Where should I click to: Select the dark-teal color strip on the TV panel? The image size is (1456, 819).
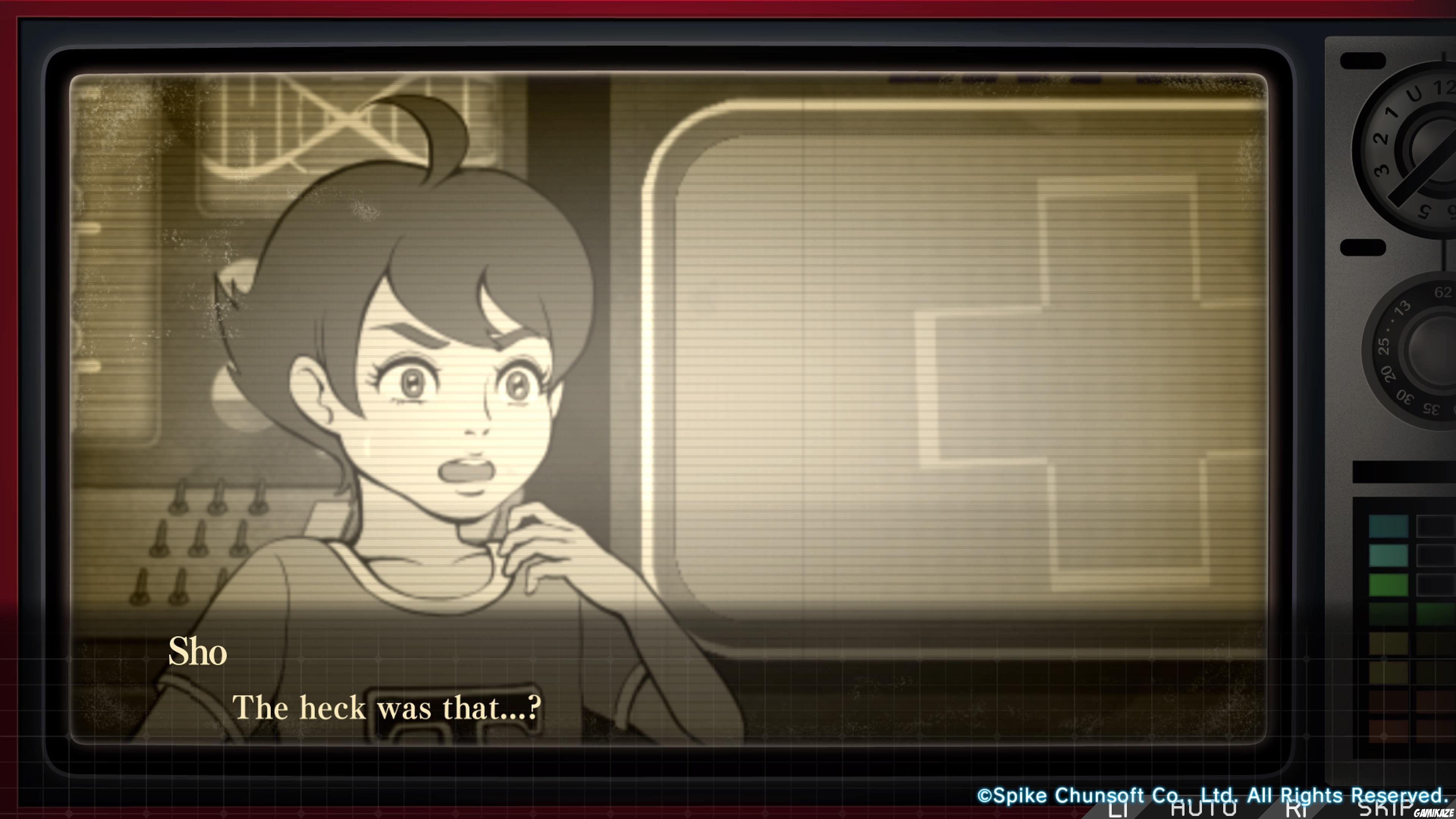tap(1388, 527)
